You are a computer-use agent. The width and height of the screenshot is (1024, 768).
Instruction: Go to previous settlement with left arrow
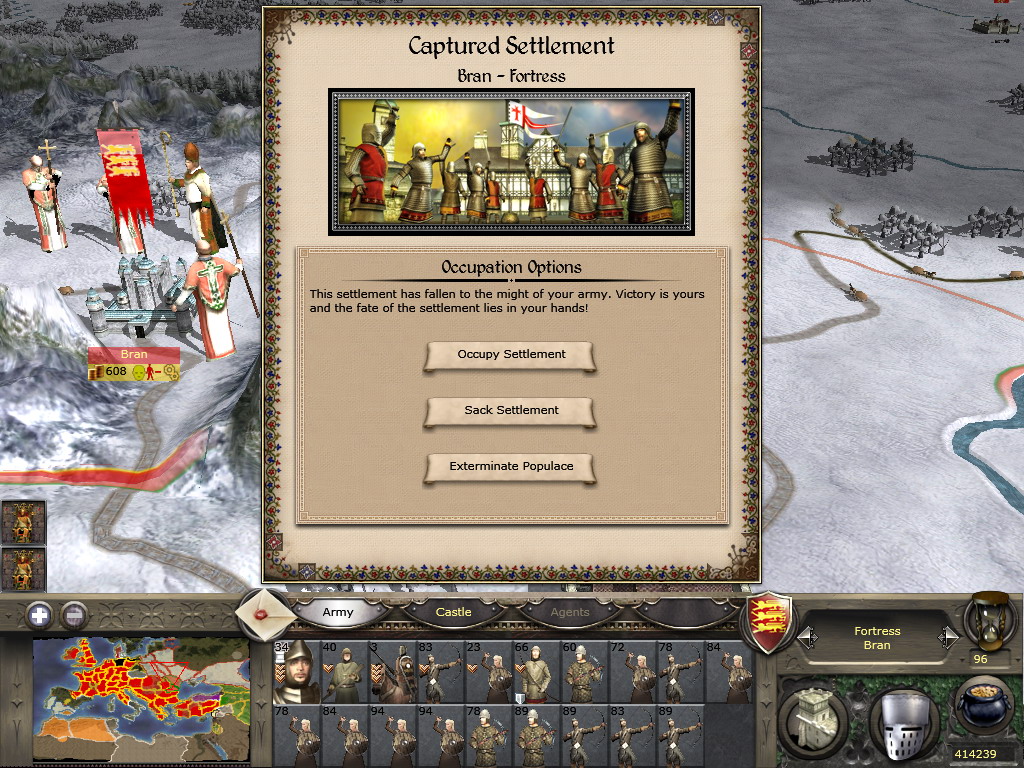pos(806,637)
